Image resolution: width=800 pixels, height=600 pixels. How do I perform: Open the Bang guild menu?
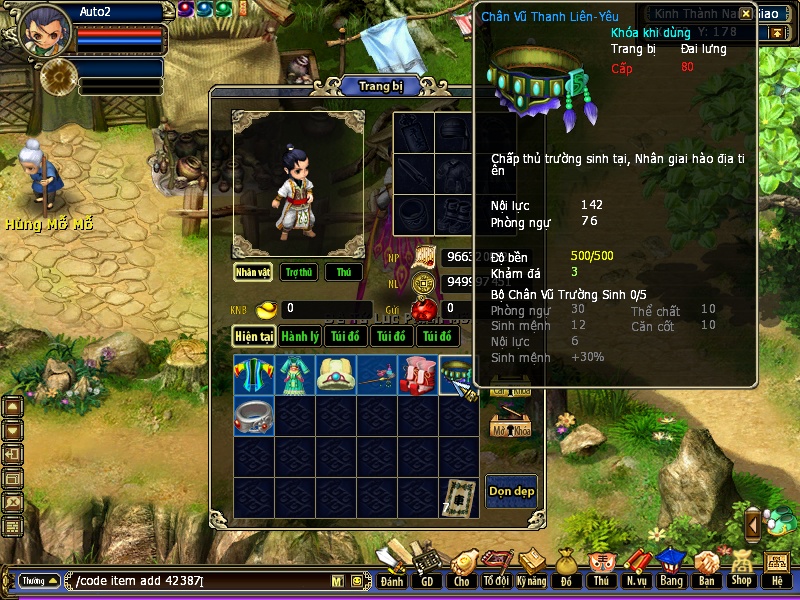click(671, 568)
